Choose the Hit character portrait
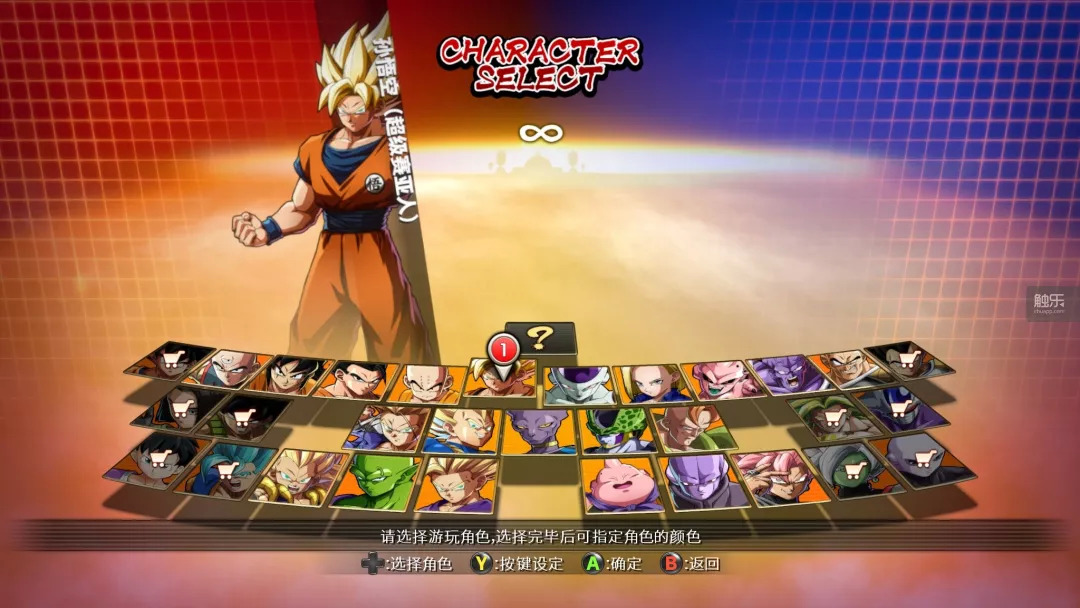The width and height of the screenshot is (1080, 608). click(x=699, y=481)
